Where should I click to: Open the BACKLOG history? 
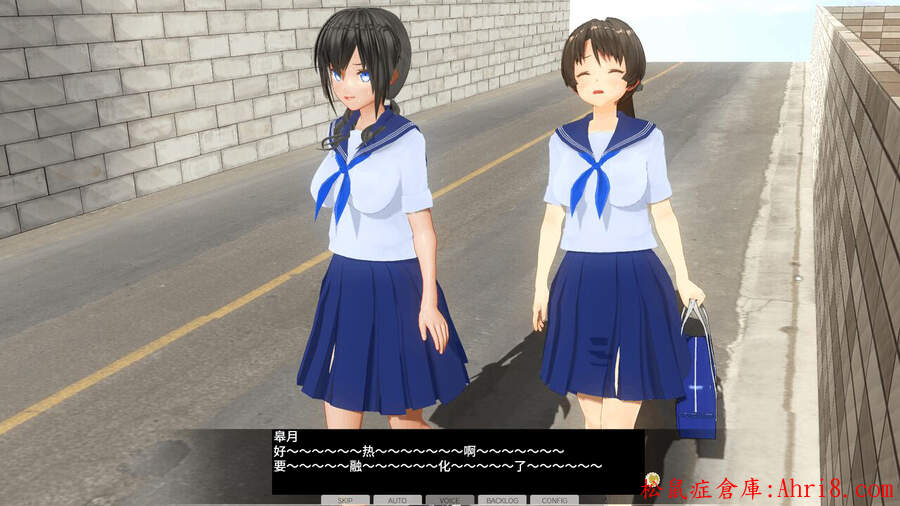point(501,499)
